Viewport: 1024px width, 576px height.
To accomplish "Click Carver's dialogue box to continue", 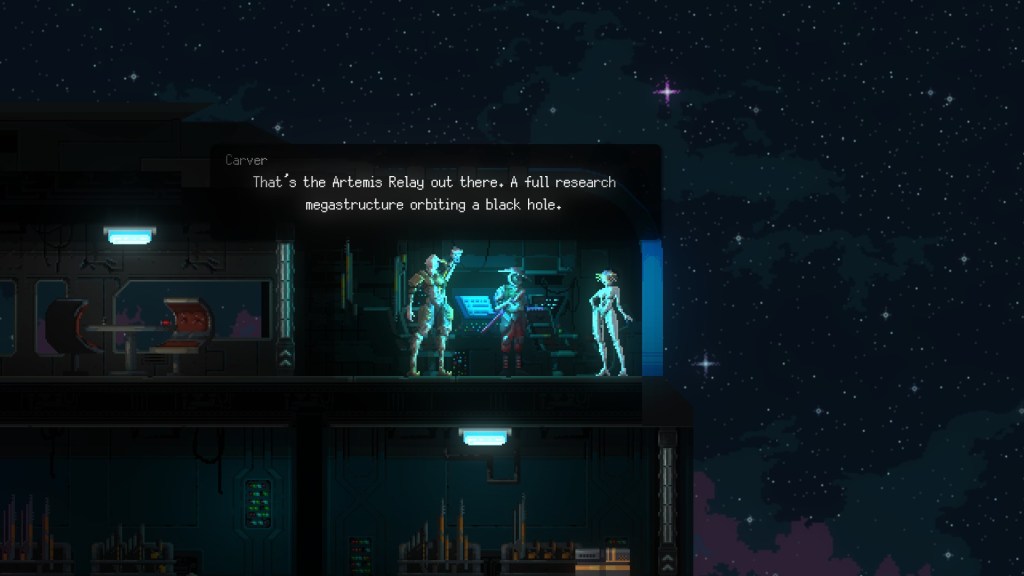I will (x=435, y=192).
